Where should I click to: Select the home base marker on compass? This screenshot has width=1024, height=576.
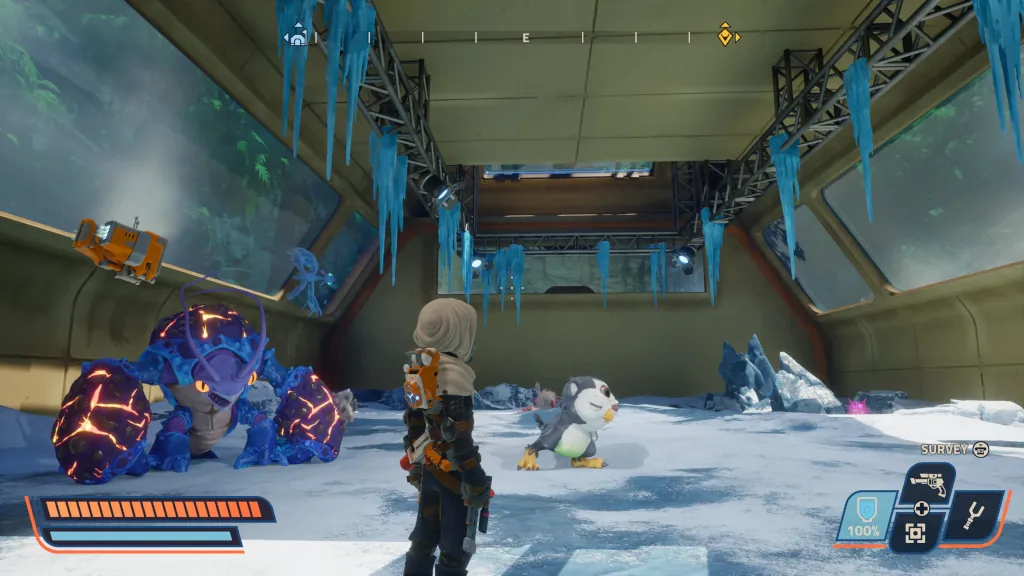pyautogui.click(x=296, y=37)
